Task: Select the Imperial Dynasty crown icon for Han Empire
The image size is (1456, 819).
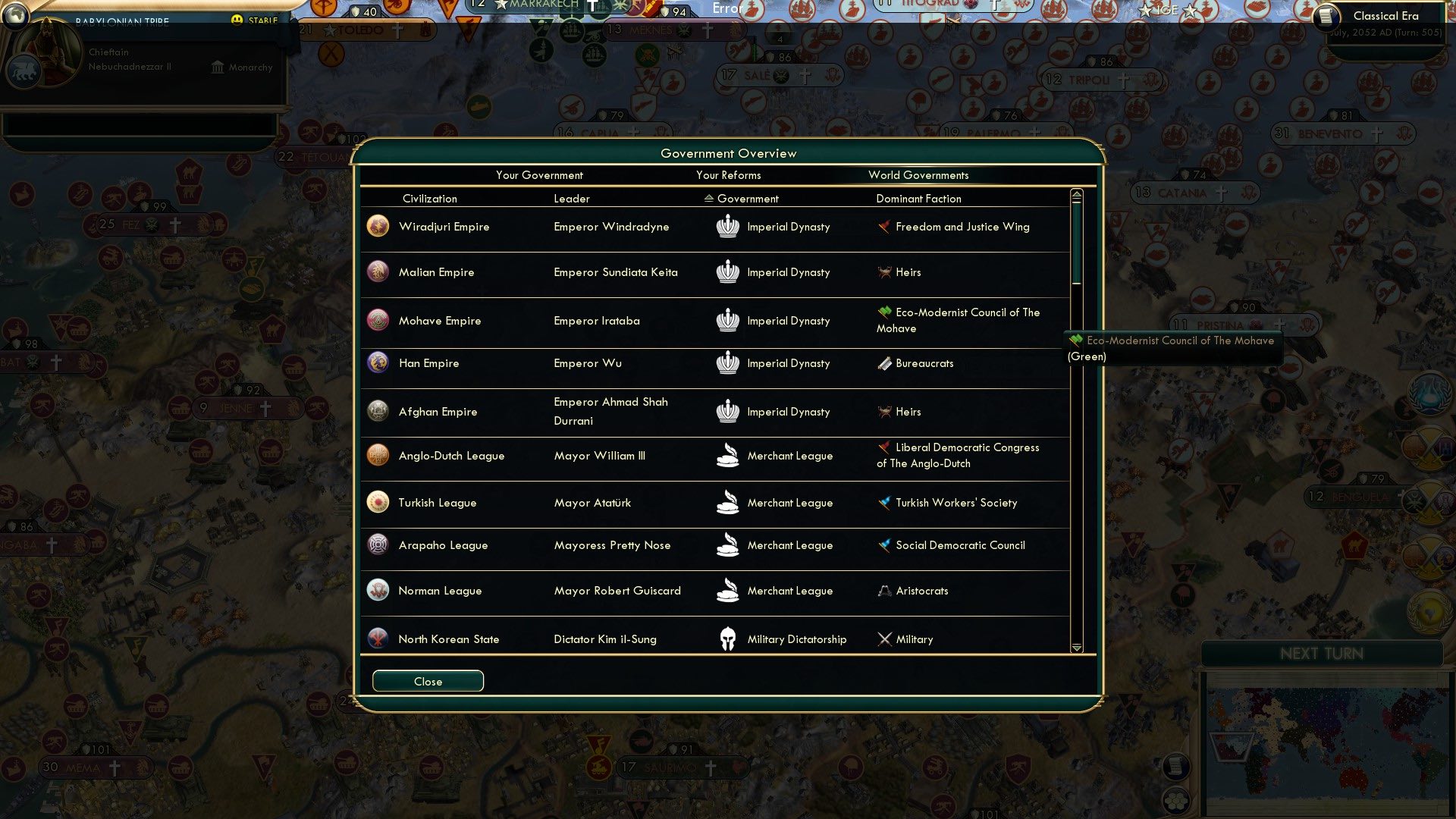Action: pos(729,362)
